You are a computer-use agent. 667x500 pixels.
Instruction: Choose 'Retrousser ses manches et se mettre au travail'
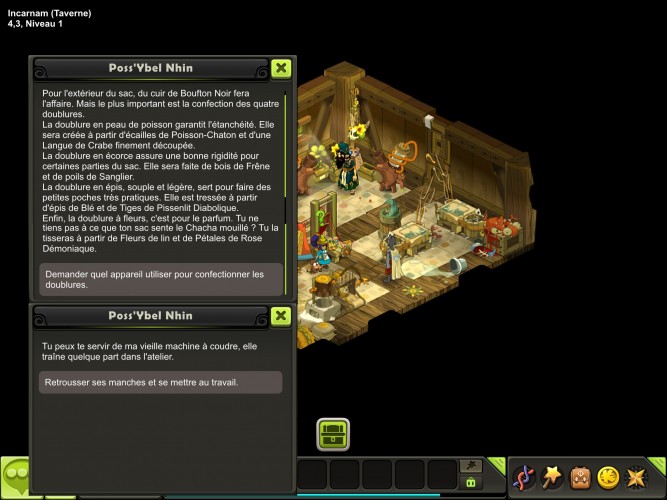(160, 382)
